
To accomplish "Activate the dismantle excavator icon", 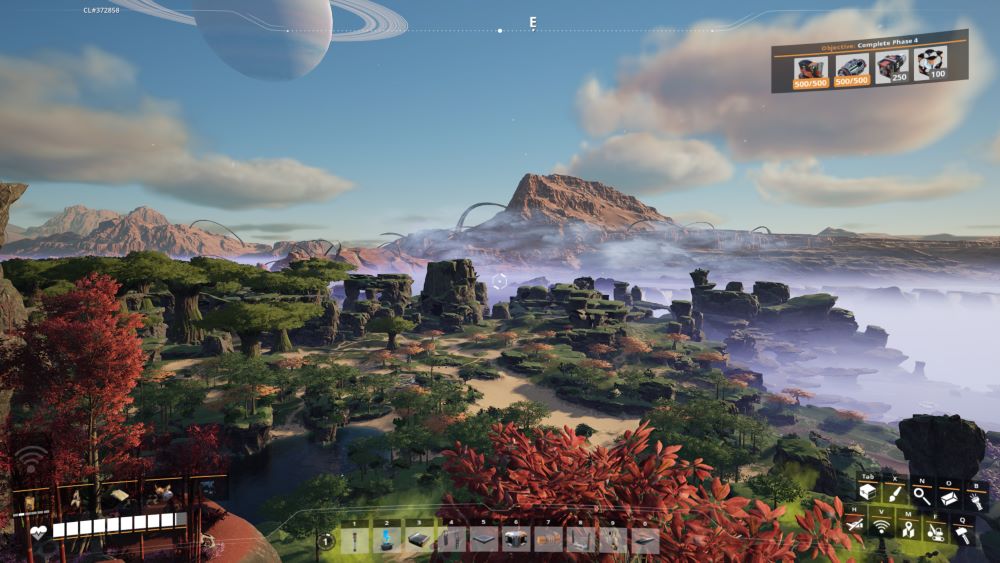I will (934, 531).
